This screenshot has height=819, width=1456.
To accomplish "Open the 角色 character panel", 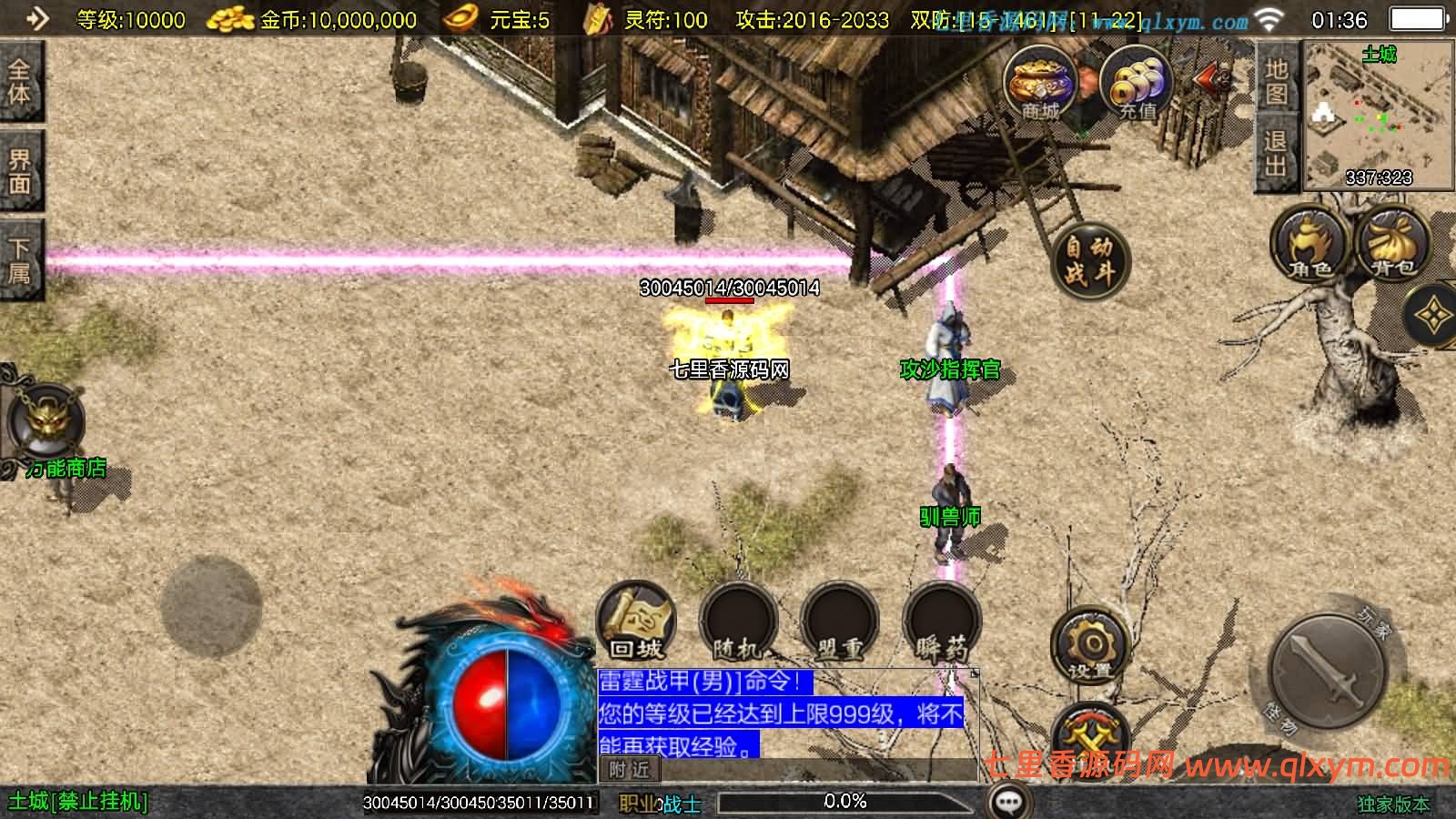I will [1309, 243].
